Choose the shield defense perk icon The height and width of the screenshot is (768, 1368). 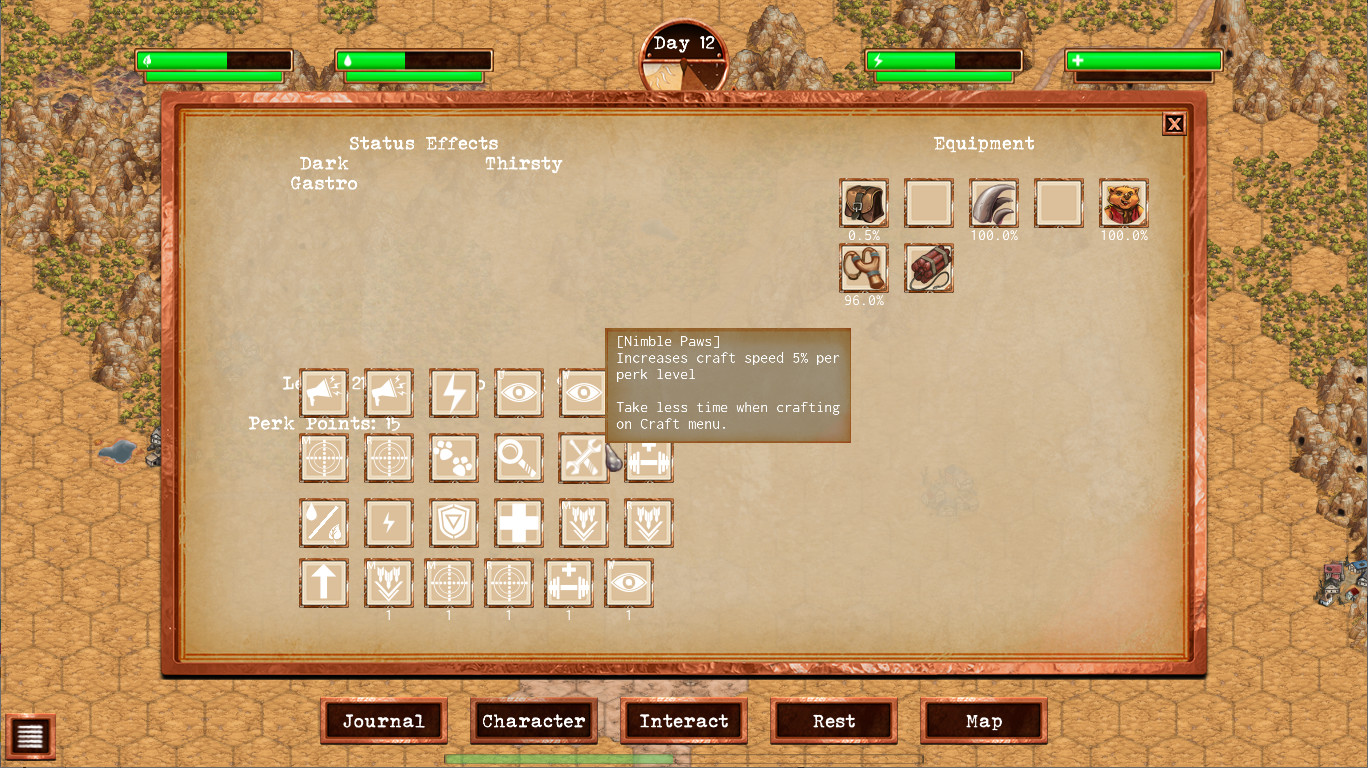[x=453, y=523]
